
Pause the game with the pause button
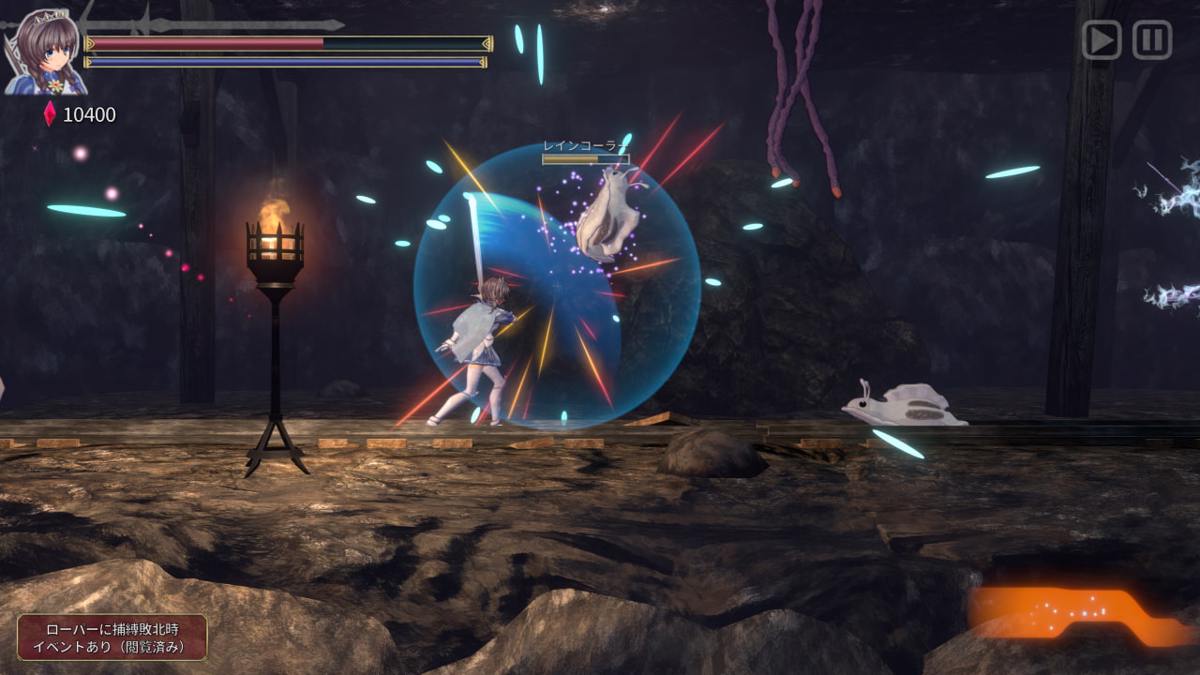pos(1152,41)
